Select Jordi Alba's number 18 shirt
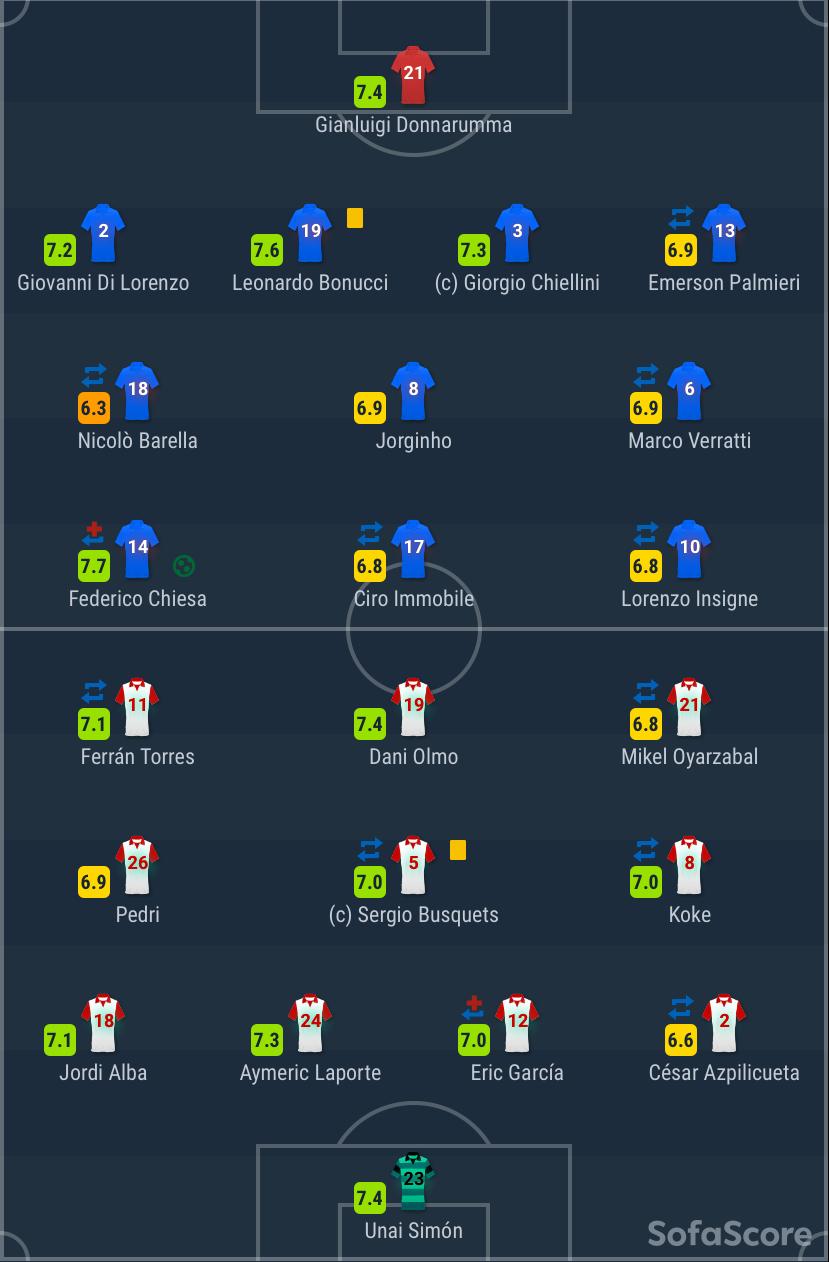 point(103,1023)
